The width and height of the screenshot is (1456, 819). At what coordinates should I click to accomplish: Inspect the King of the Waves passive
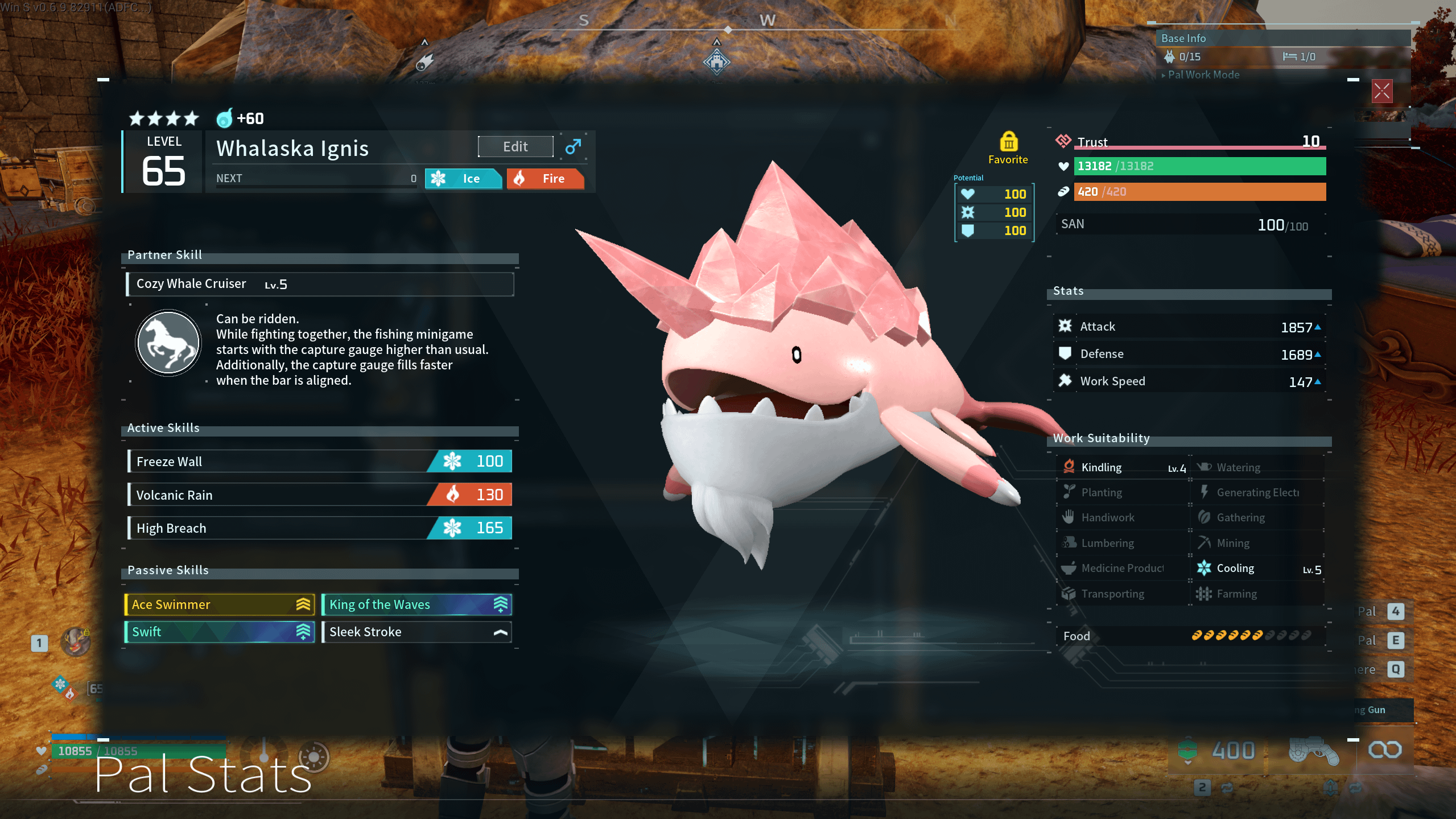pyautogui.click(x=416, y=604)
